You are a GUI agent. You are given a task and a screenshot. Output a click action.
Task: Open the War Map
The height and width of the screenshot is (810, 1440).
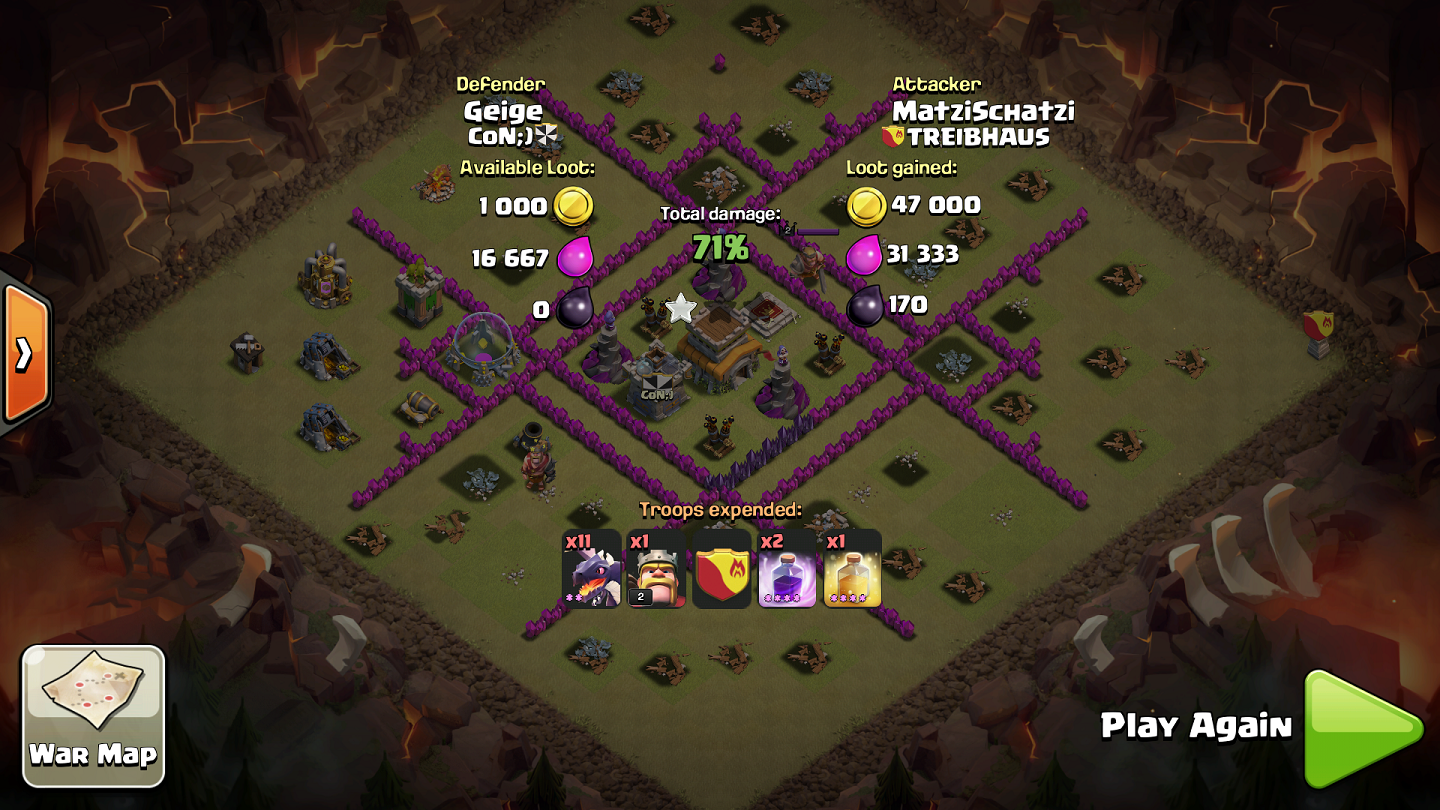click(x=94, y=715)
